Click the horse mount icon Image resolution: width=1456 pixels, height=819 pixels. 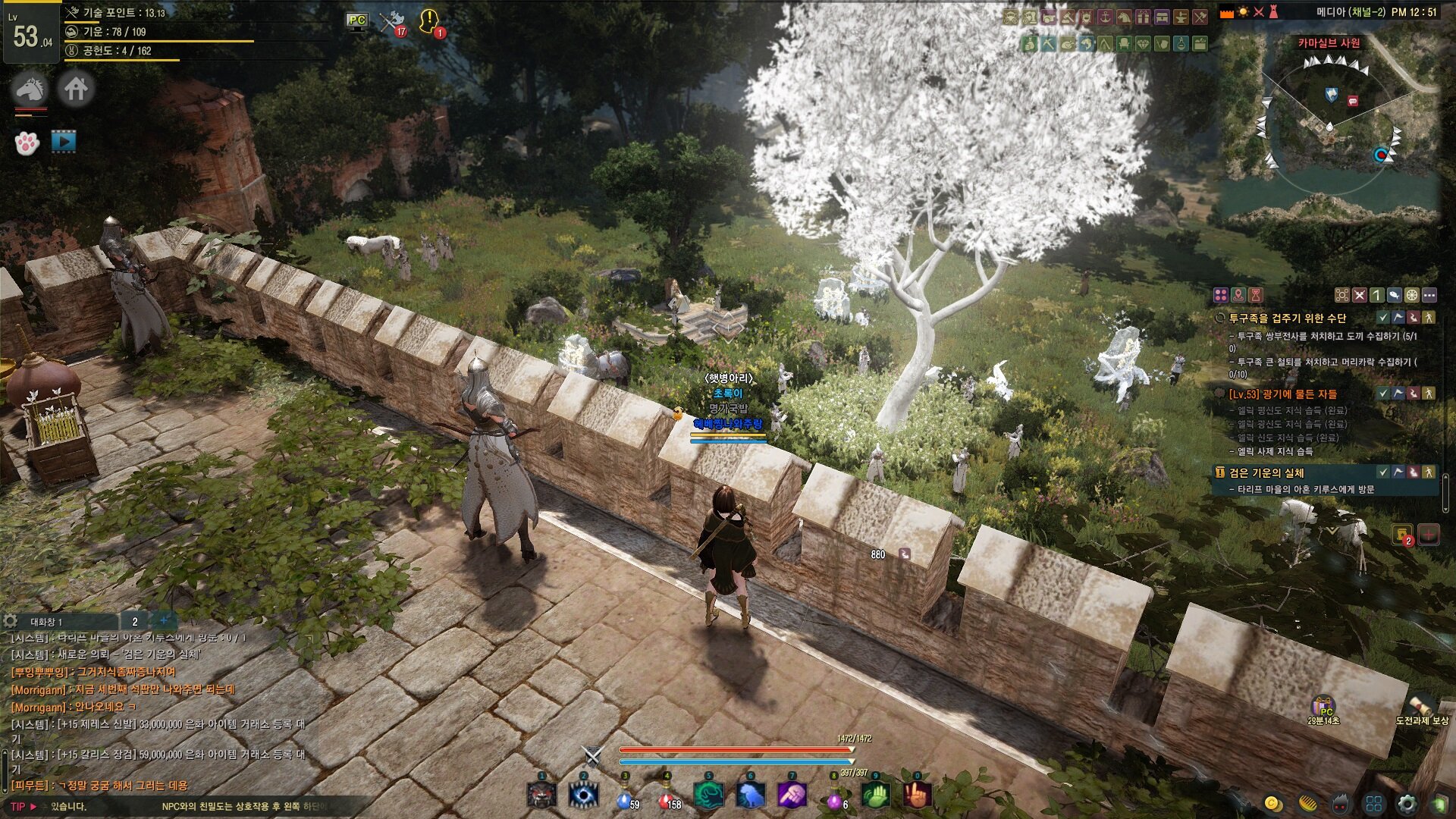30,89
